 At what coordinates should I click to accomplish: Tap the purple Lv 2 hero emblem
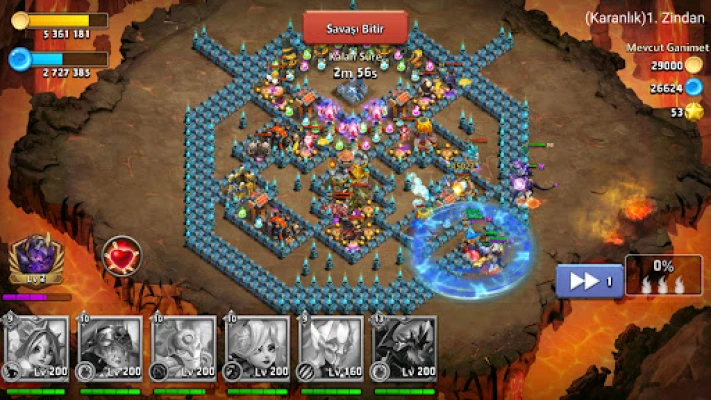[x=36, y=262]
